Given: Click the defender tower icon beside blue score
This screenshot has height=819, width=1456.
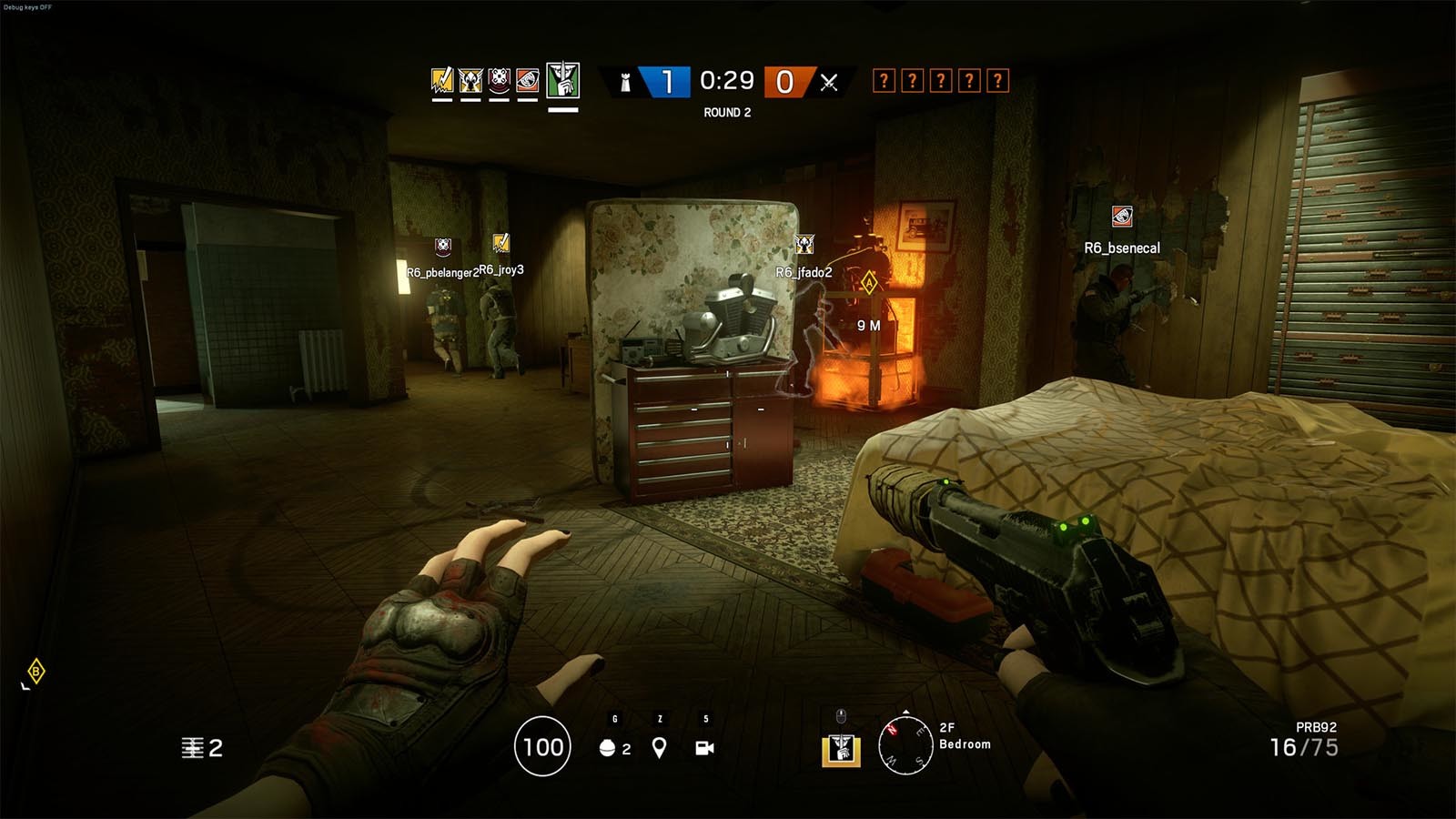Looking at the screenshot, I should (623, 81).
